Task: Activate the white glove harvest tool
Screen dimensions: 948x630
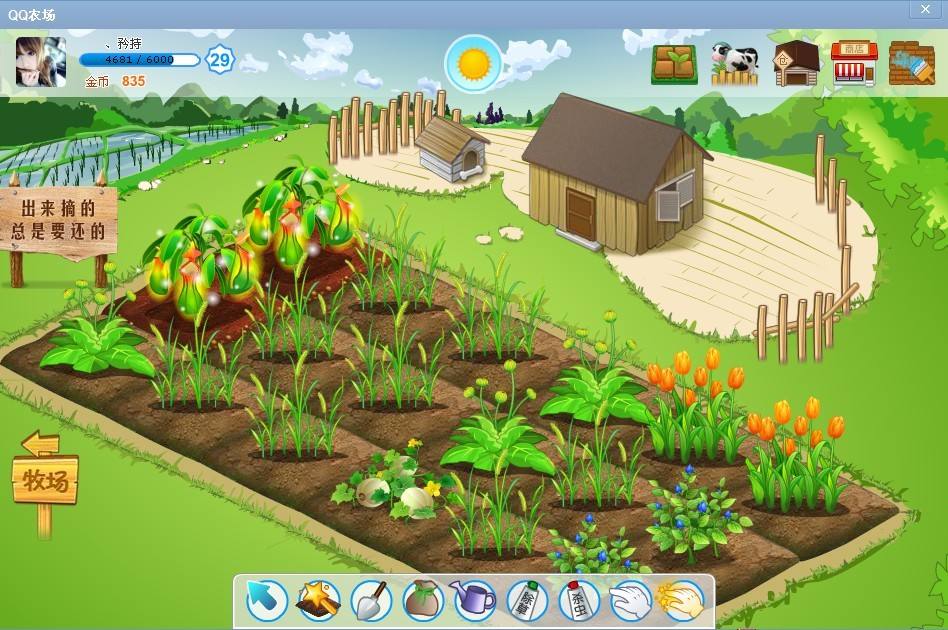Action: [x=630, y=600]
